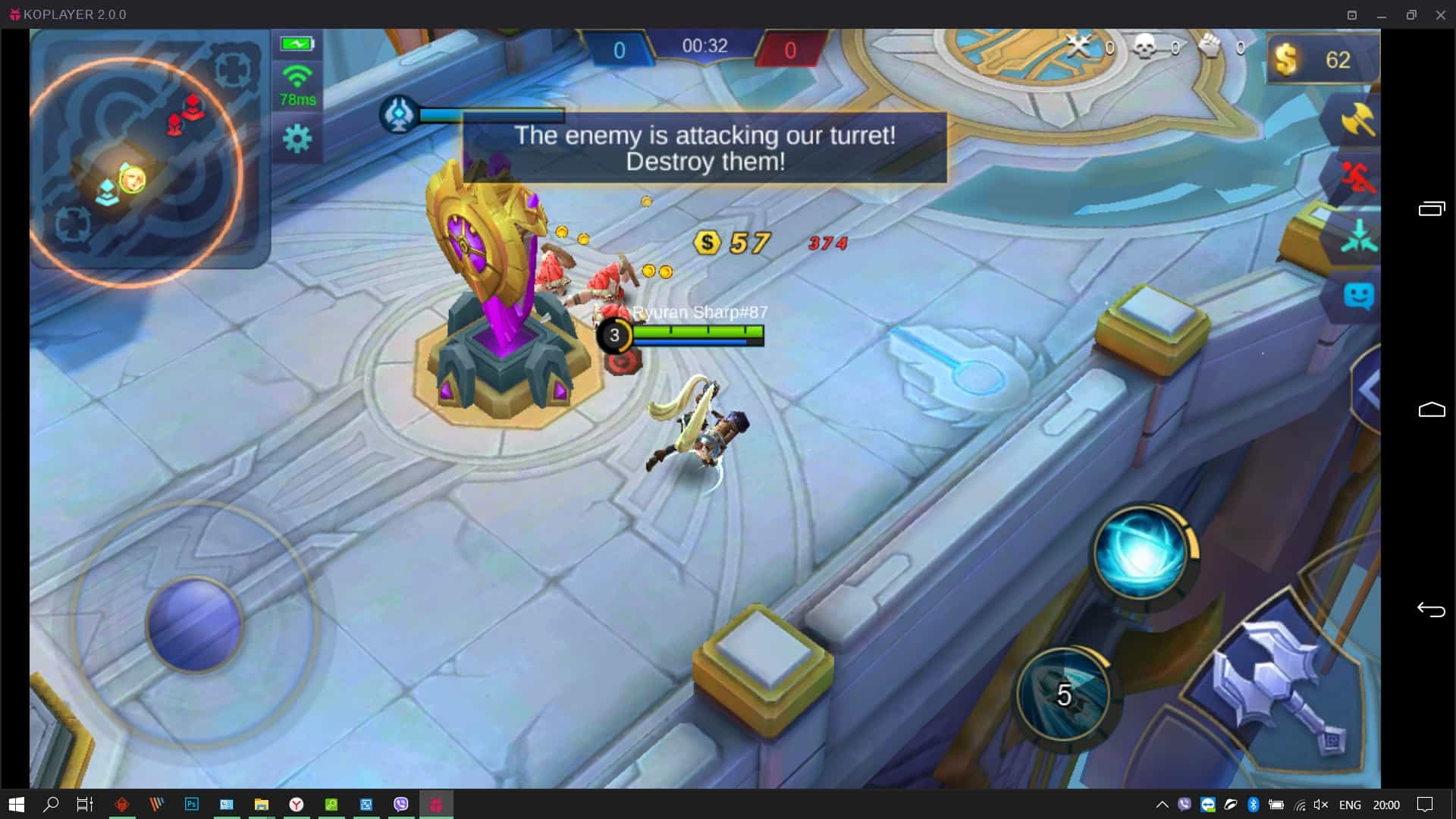Send the teal gather signal
The height and width of the screenshot is (819, 1456).
click(1358, 237)
